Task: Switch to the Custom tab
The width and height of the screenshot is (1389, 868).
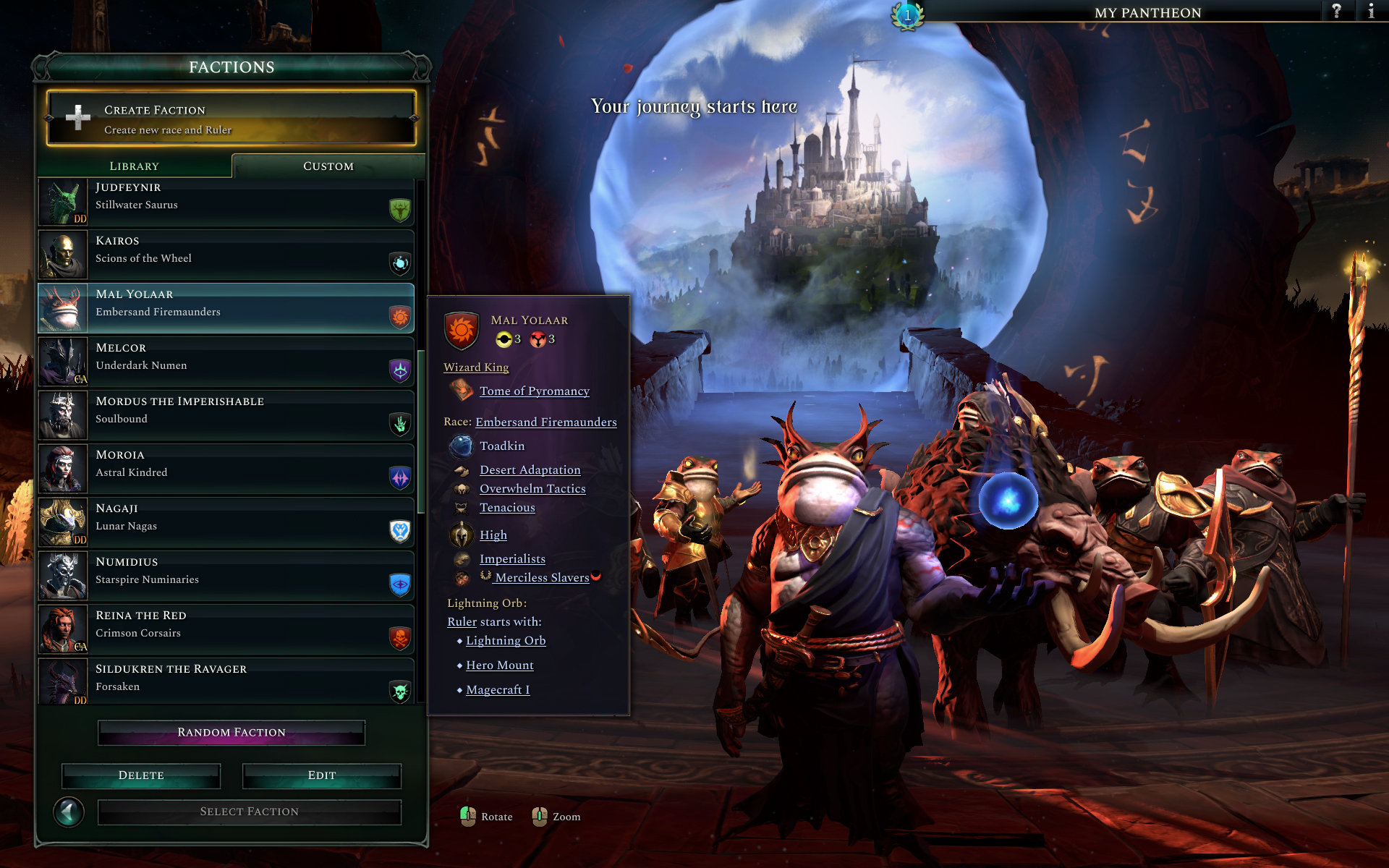Action: pos(328,166)
